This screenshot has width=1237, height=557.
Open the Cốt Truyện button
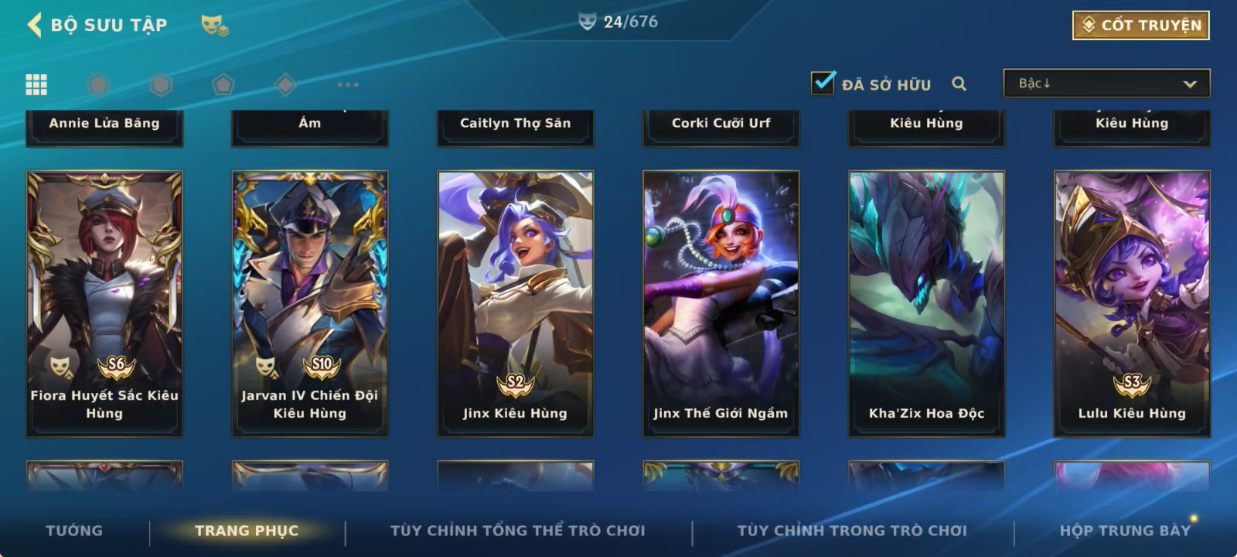1140,25
